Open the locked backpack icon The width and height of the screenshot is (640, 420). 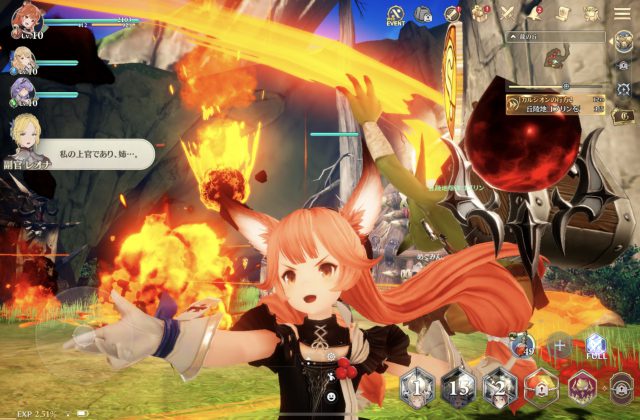click(424, 14)
